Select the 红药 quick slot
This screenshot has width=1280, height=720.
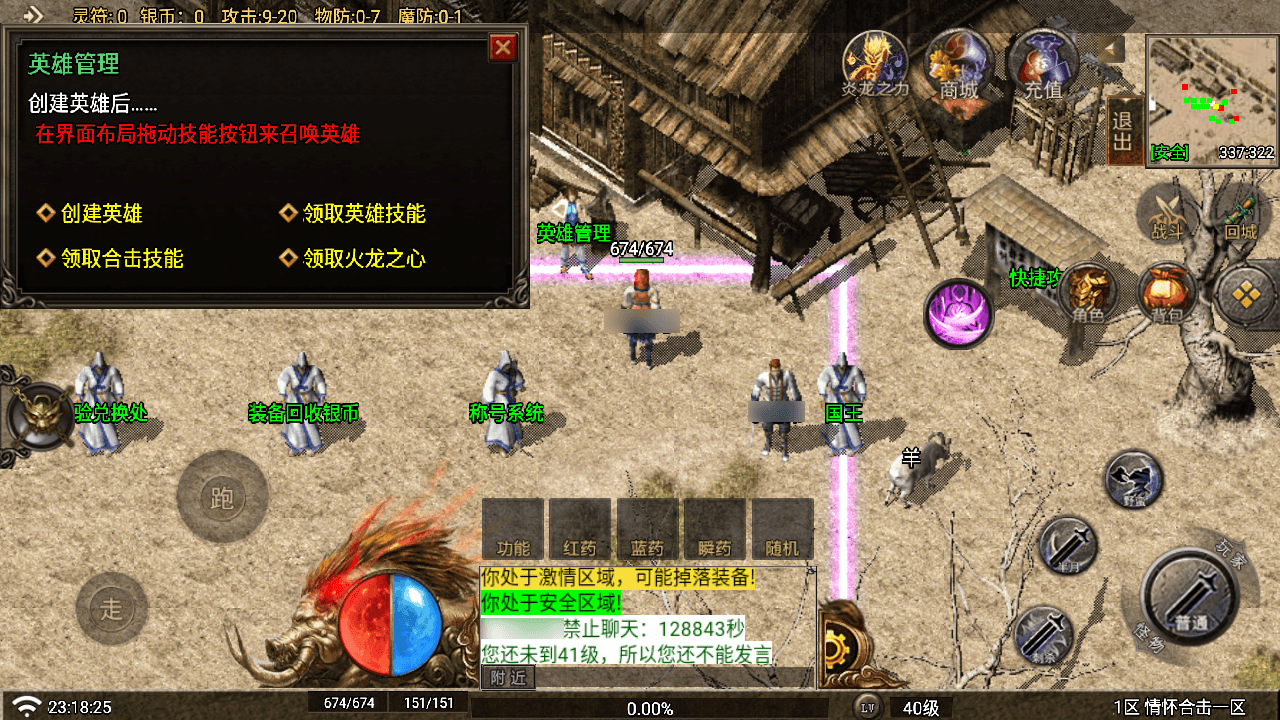pos(580,530)
